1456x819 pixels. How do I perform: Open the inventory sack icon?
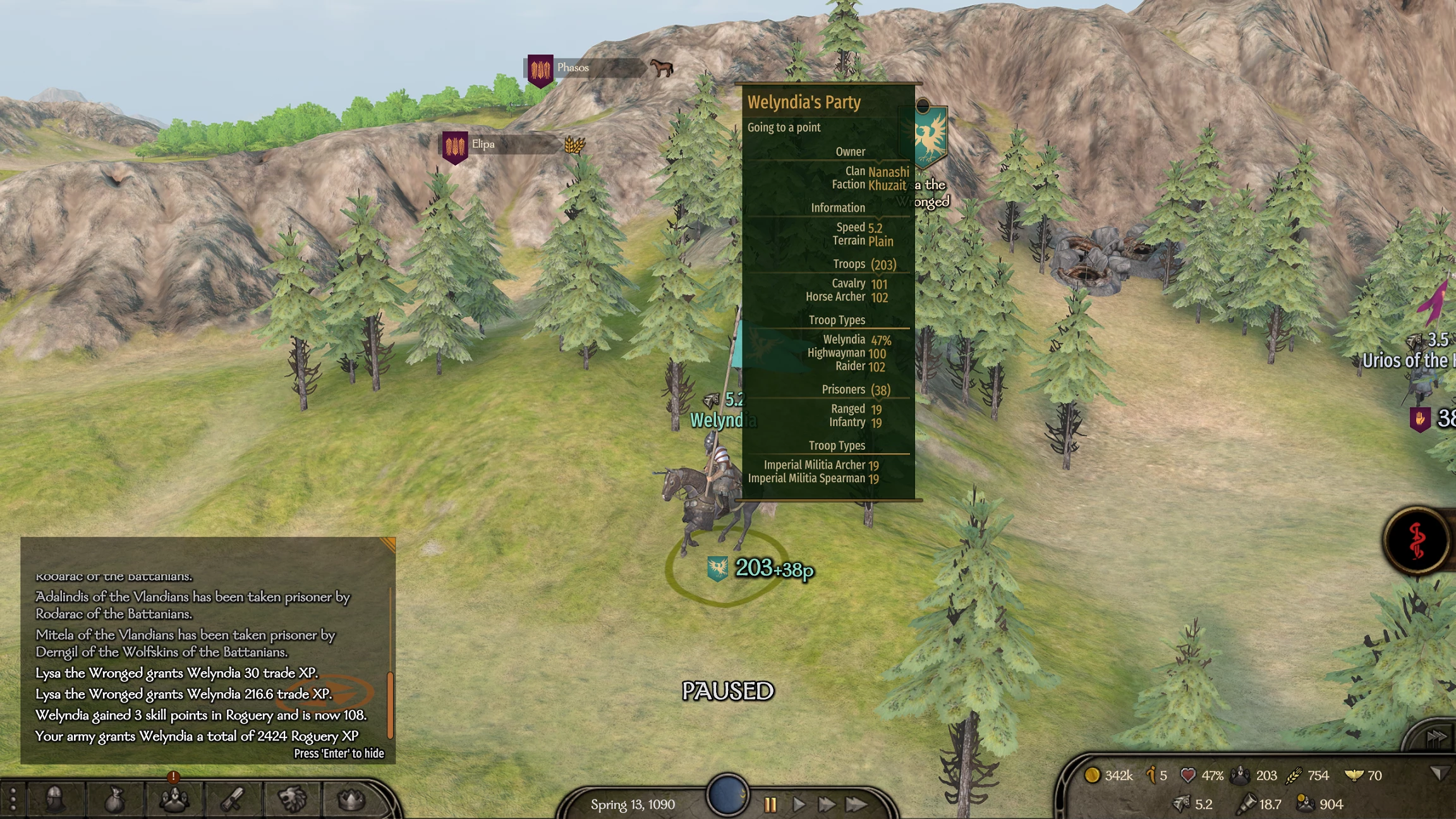pyautogui.click(x=114, y=801)
